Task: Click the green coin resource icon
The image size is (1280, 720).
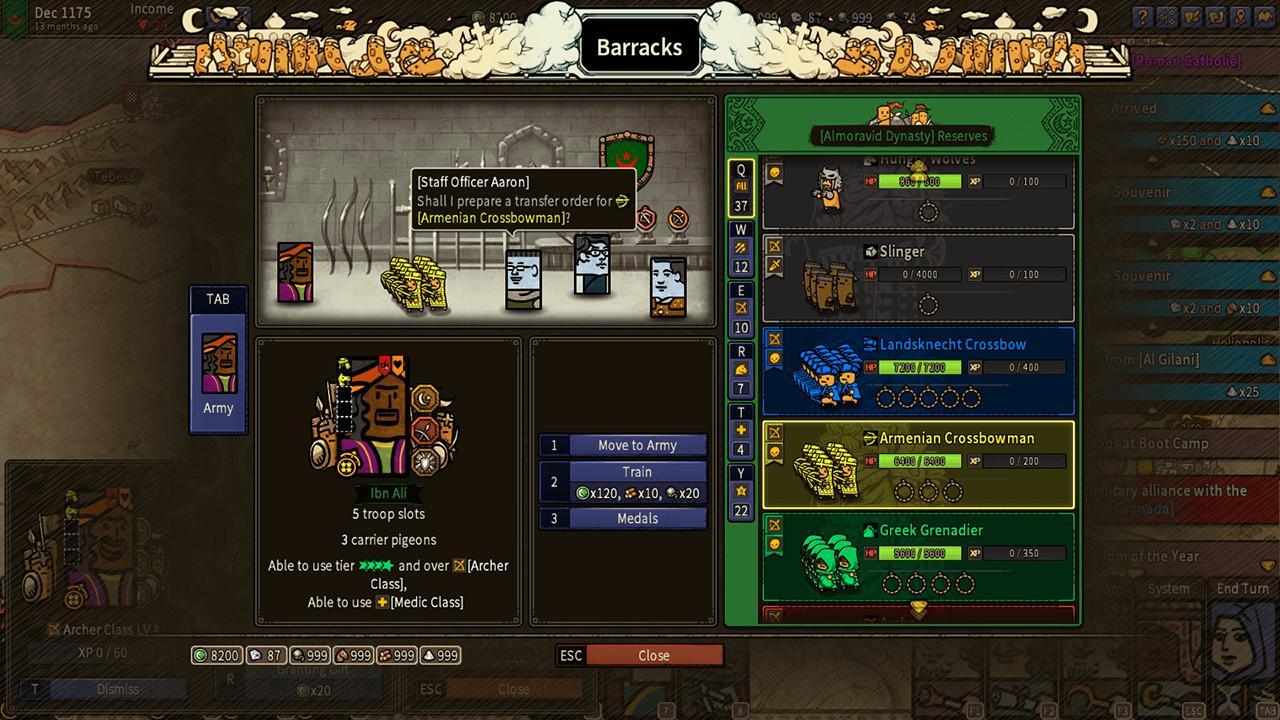Action: pyautogui.click(x=201, y=656)
